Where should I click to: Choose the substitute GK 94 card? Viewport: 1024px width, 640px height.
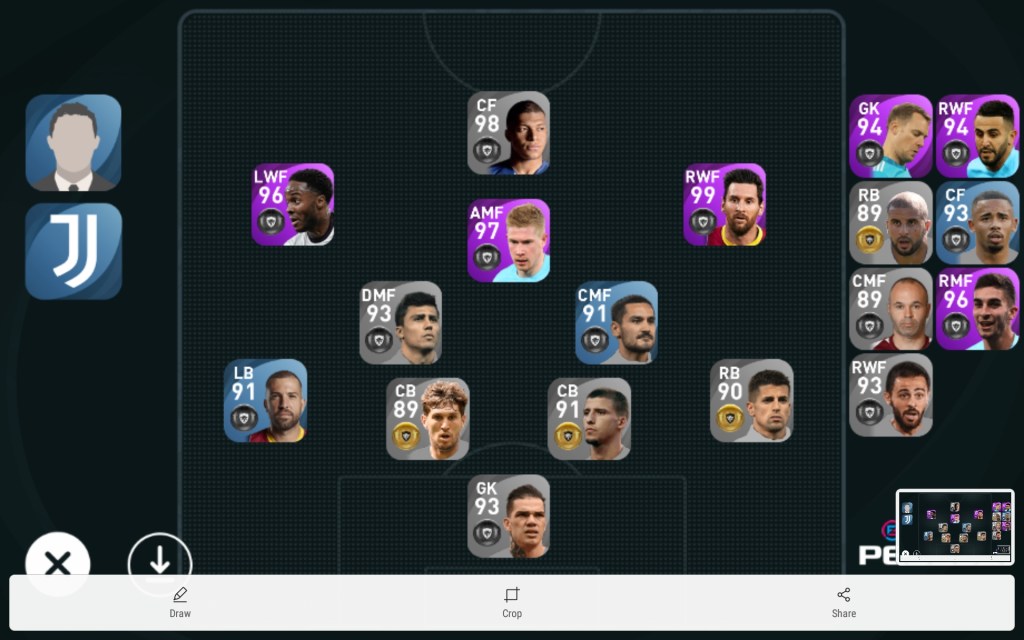point(891,136)
